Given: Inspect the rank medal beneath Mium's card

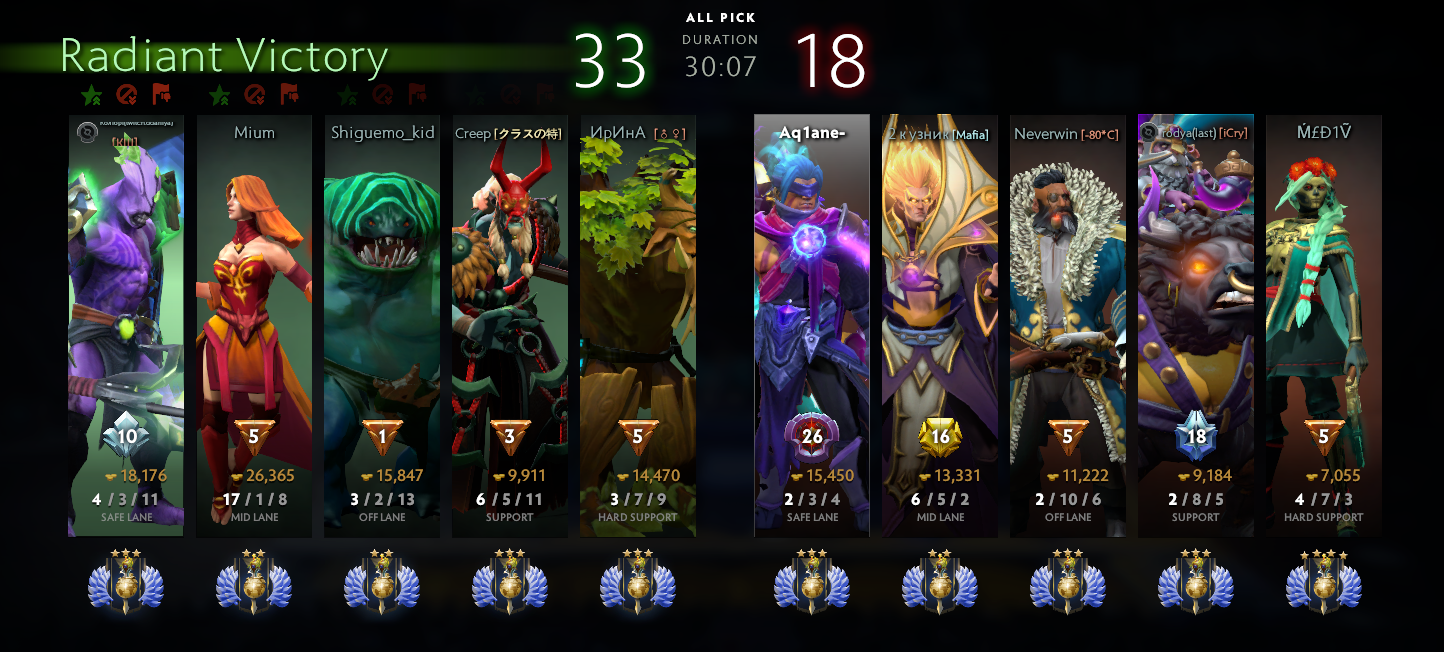Looking at the screenshot, I should pos(254,583).
